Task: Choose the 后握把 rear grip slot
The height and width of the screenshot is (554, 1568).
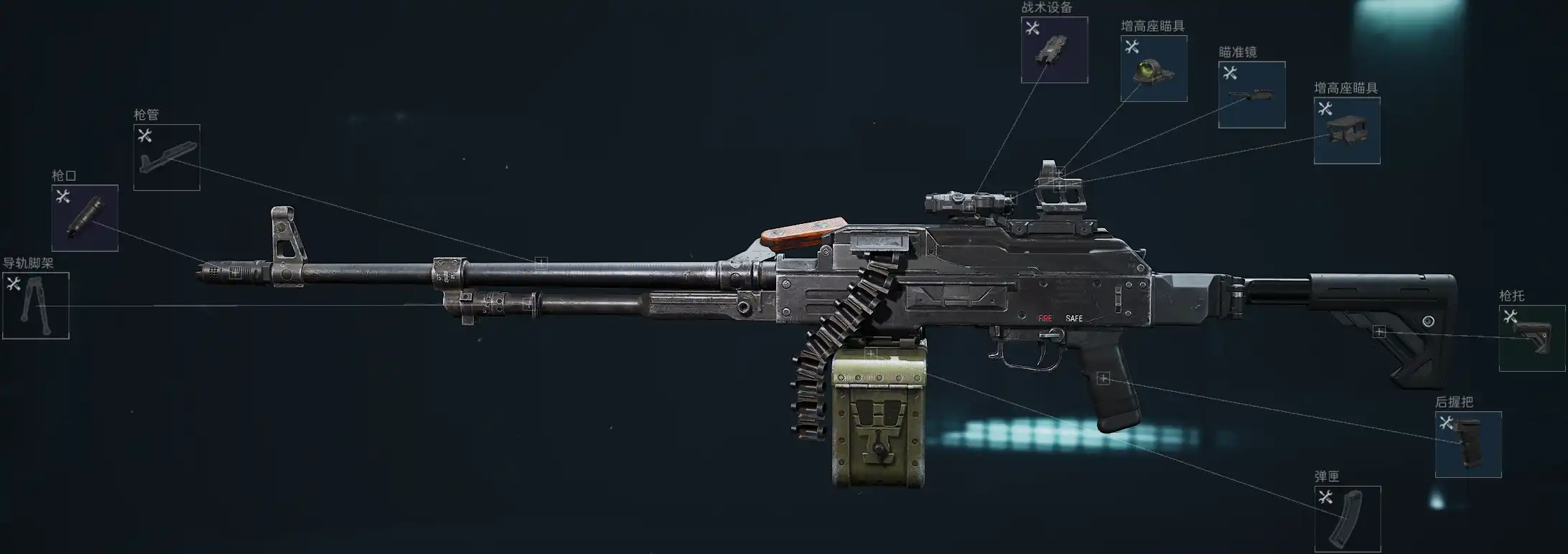Action: point(1467,444)
